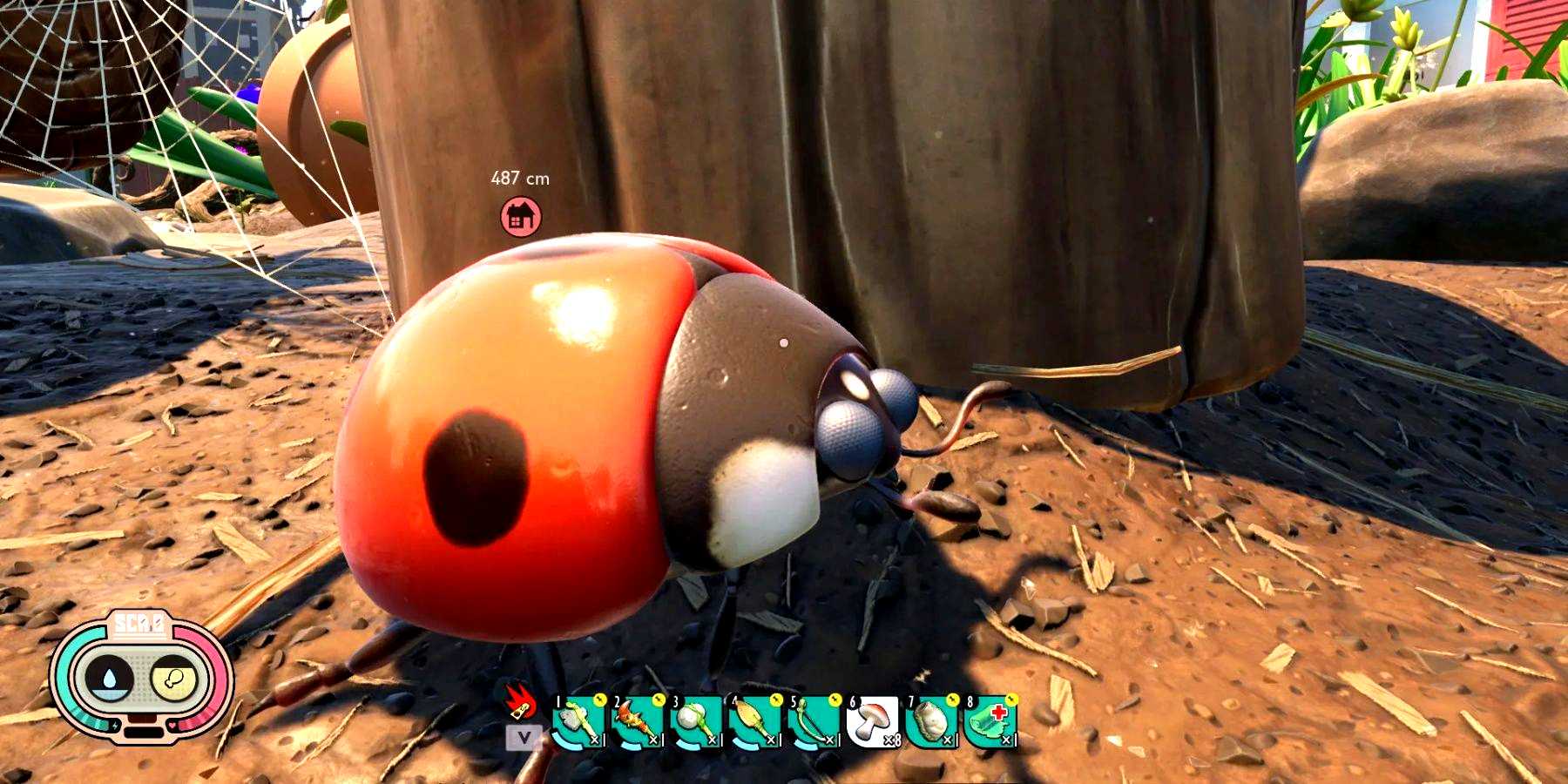
Task: Choose the round-headed hammer in slot 3
Action: tap(696, 721)
